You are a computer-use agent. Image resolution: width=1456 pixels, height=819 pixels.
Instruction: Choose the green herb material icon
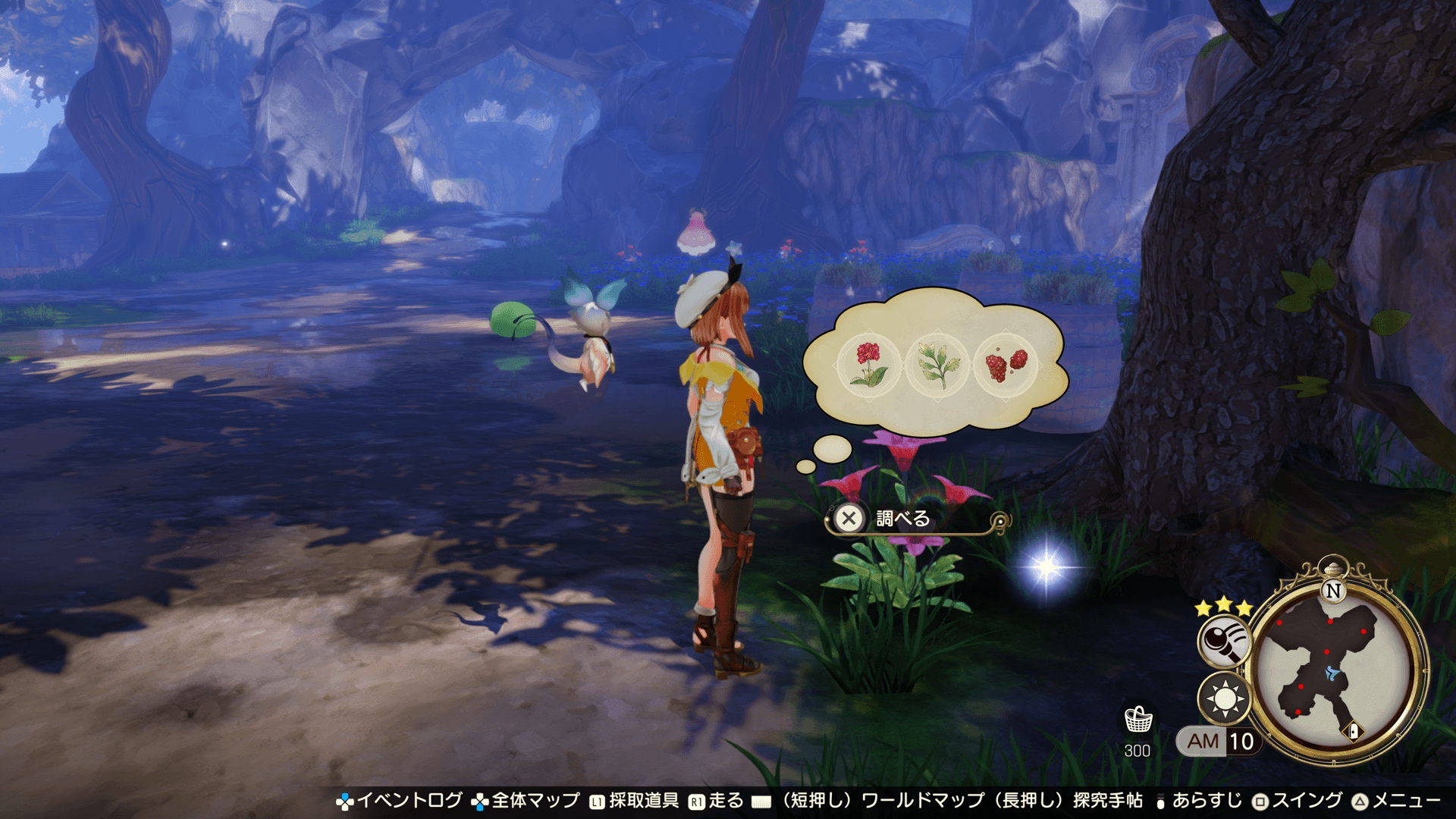coord(937,364)
